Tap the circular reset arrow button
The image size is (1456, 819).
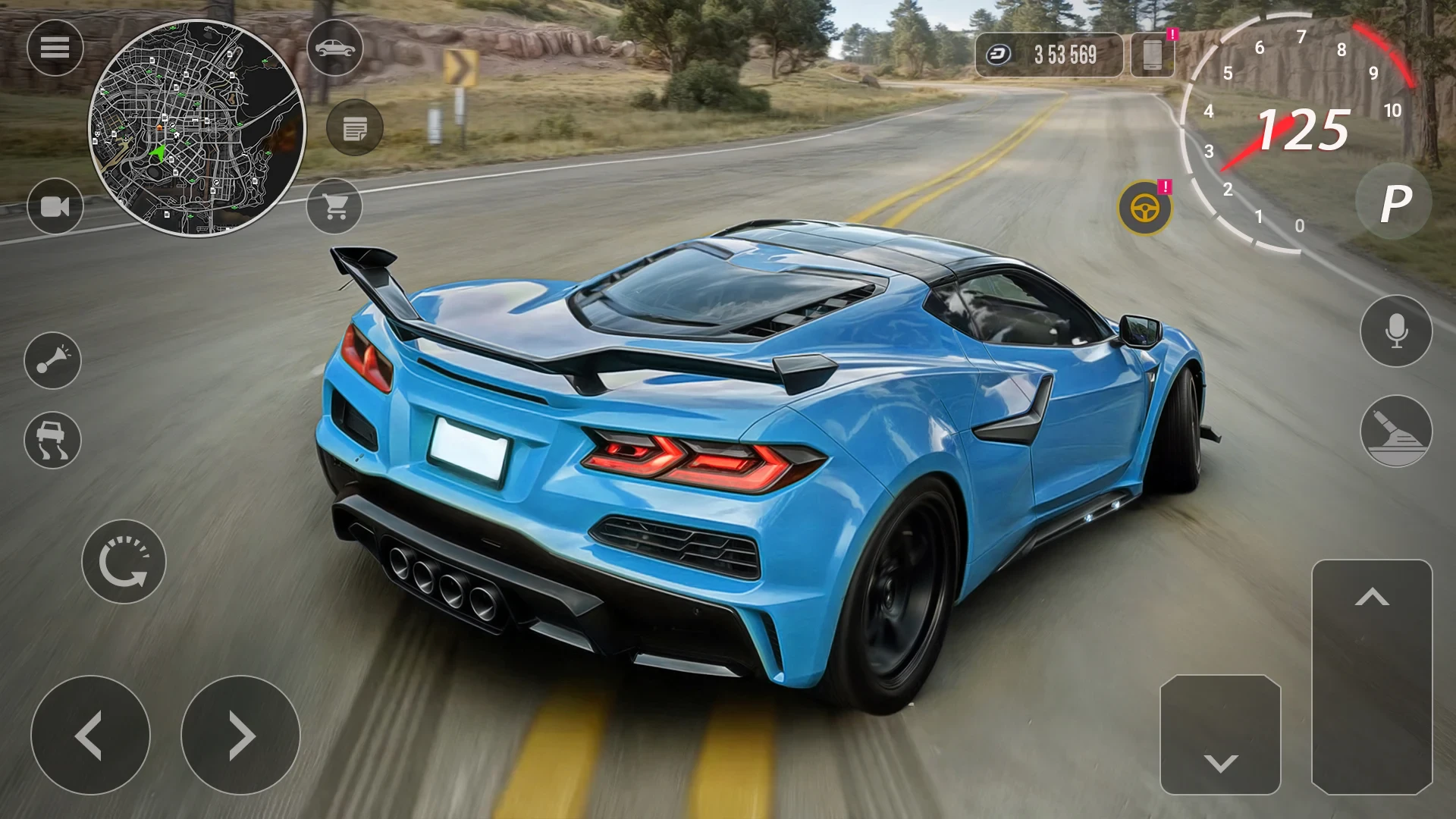124,562
